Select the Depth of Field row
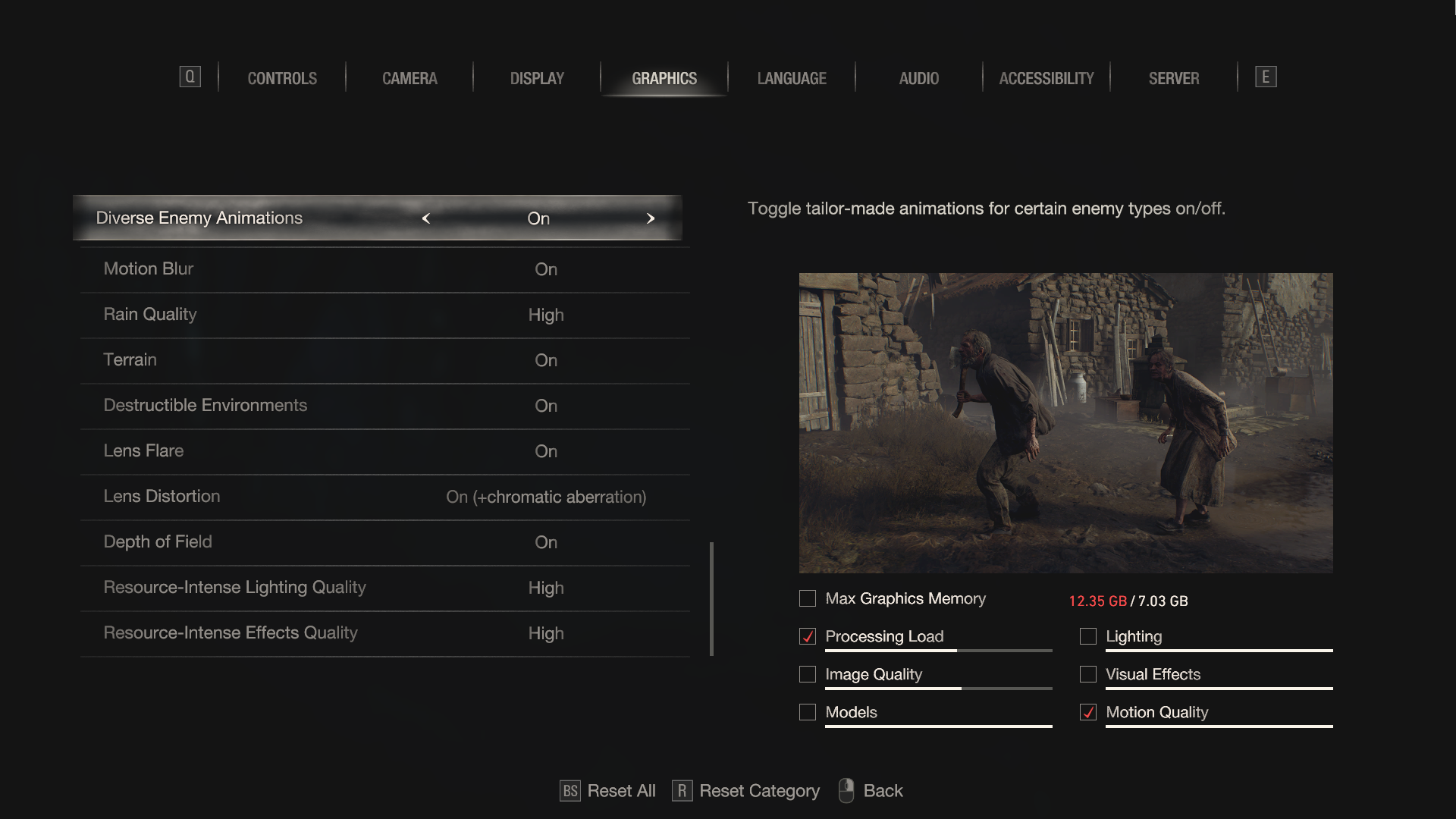The image size is (1456, 819). click(384, 542)
